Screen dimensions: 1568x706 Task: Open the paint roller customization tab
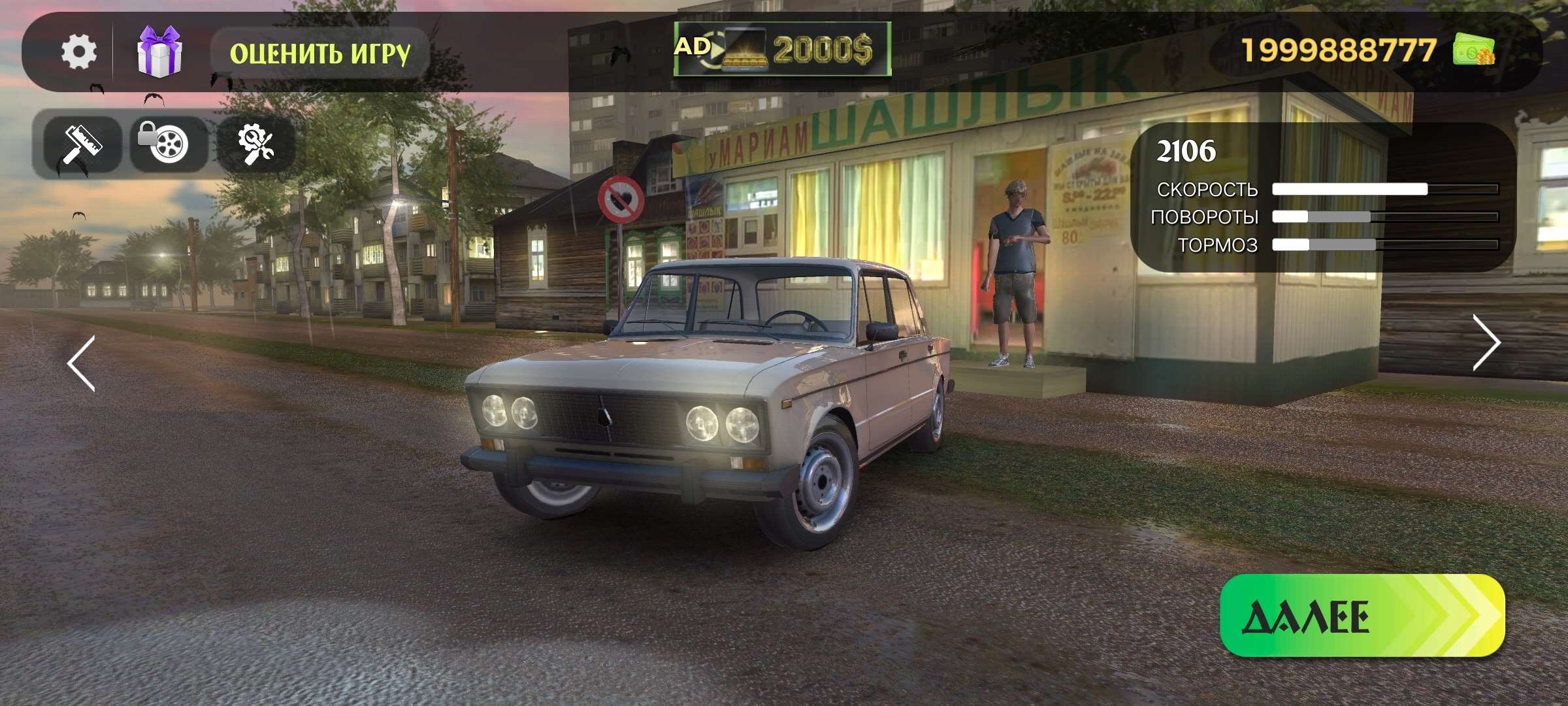tap(82, 144)
